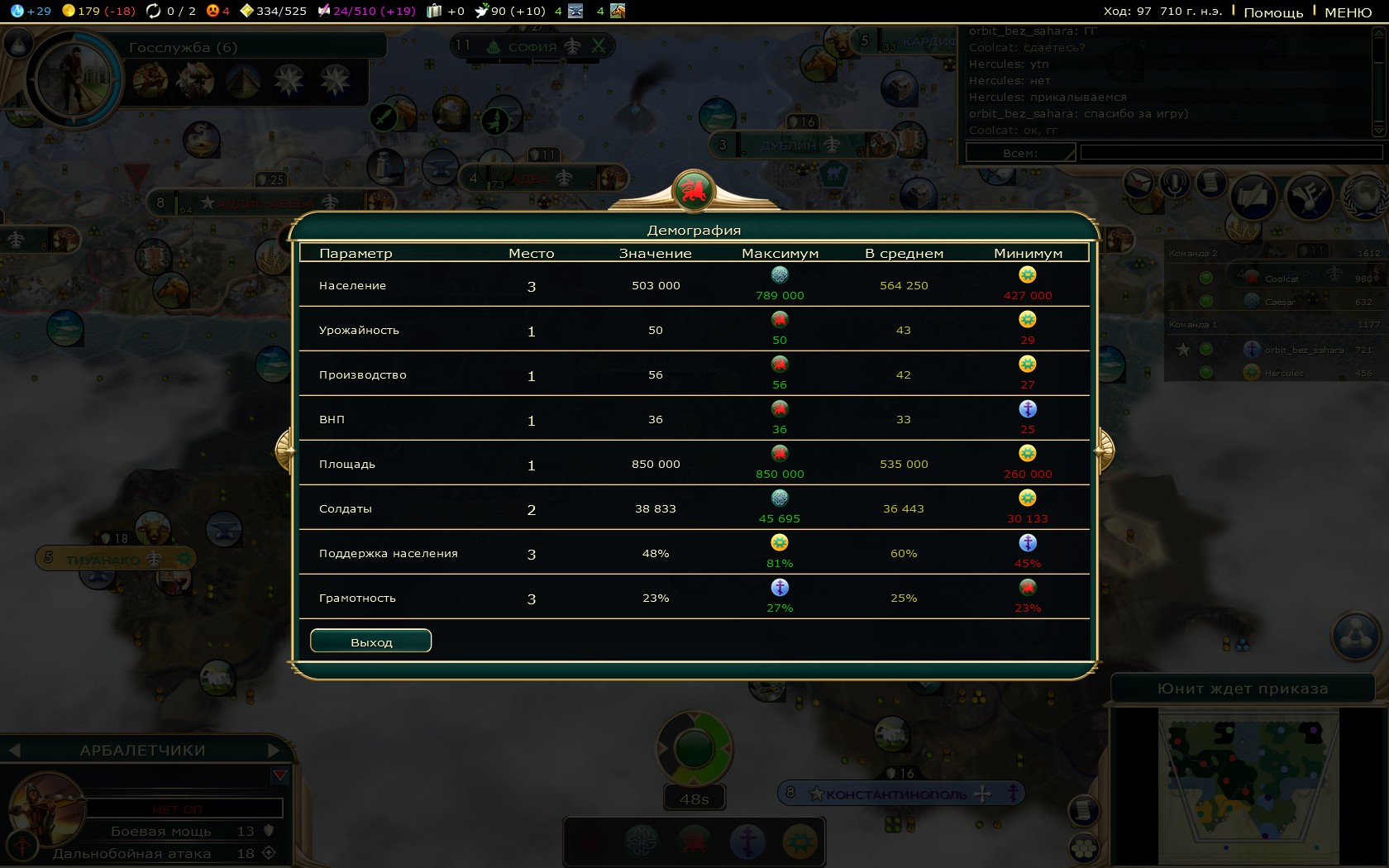
Task: Select the next unit with the right arrow
Action: click(274, 751)
